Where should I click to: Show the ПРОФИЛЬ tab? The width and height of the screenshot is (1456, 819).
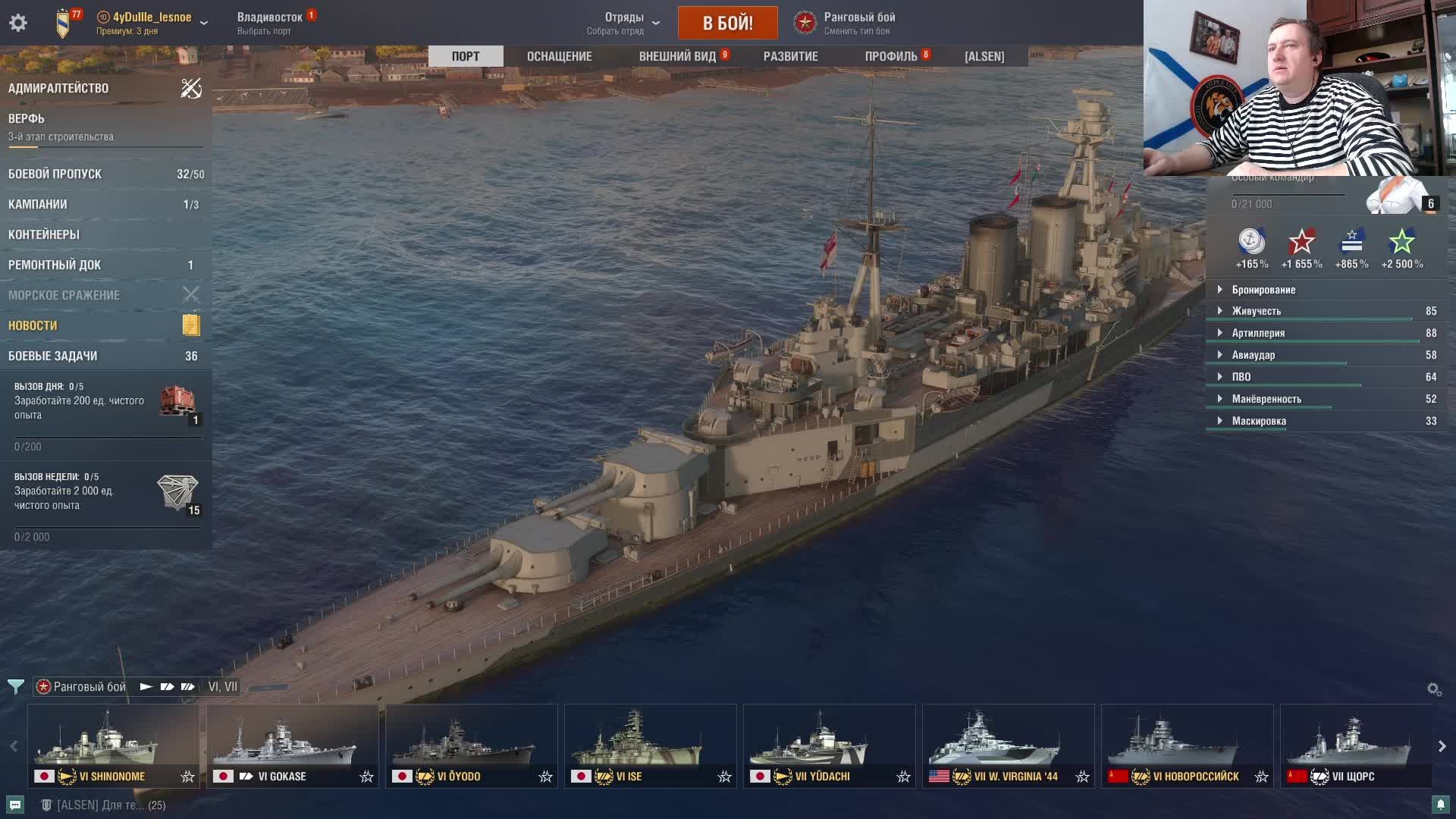(891, 56)
